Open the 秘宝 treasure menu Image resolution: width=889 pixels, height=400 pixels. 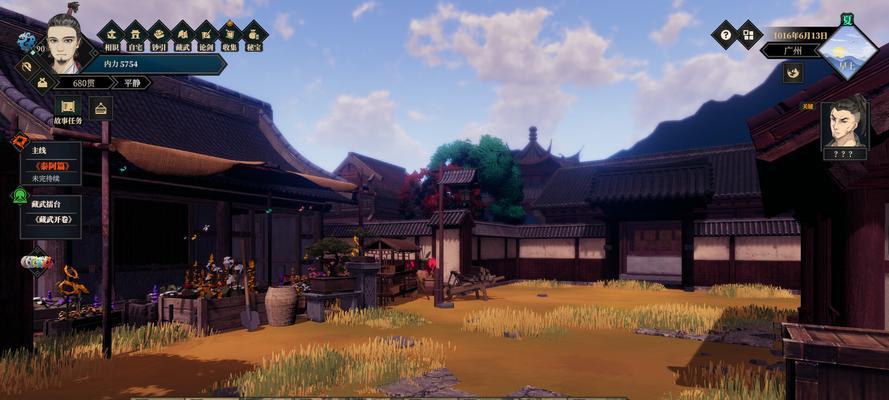254,36
